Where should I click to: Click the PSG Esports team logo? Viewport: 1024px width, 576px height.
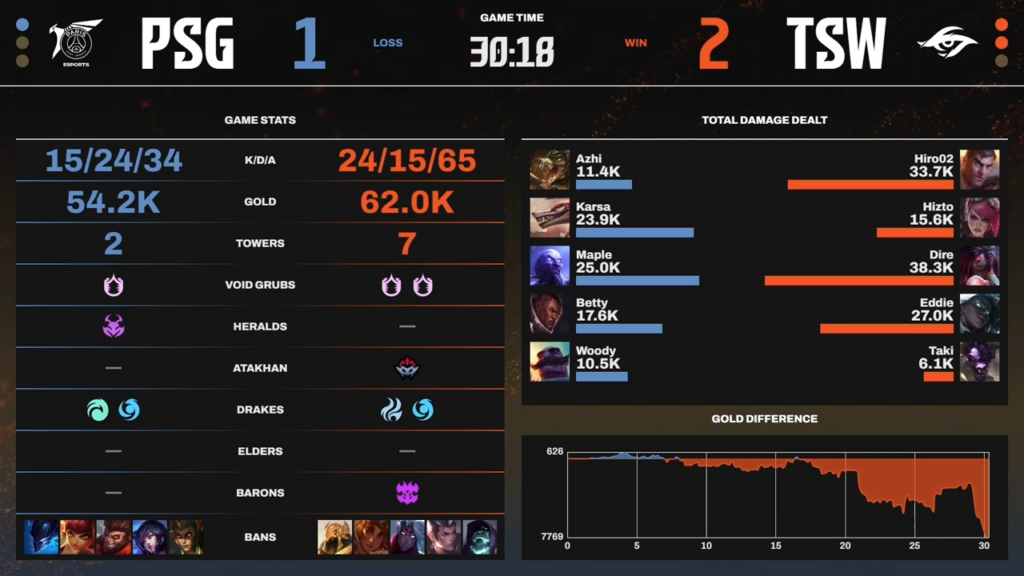[x=71, y=42]
